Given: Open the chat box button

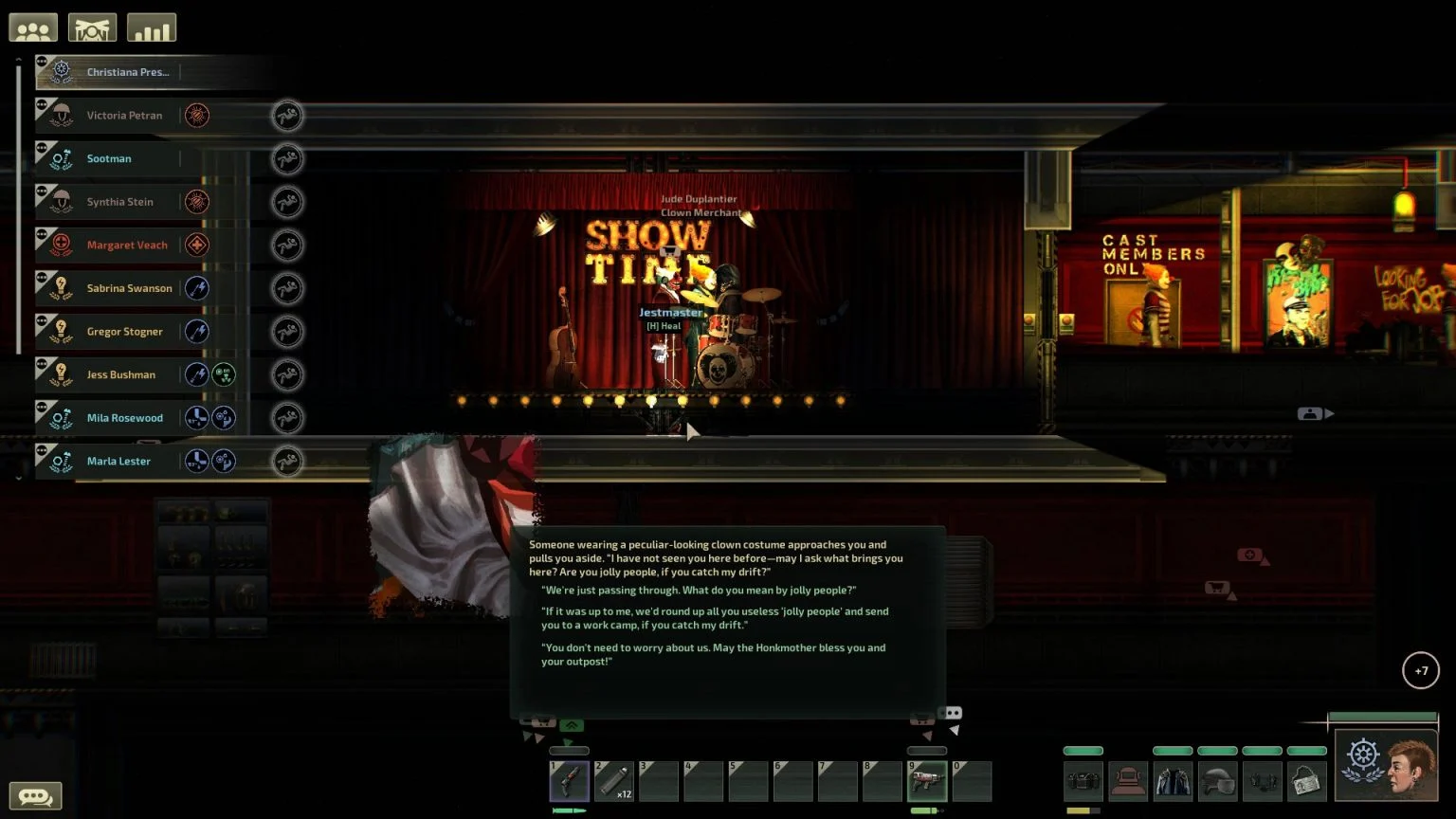Looking at the screenshot, I should pyautogui.click(x=35, y=796).
